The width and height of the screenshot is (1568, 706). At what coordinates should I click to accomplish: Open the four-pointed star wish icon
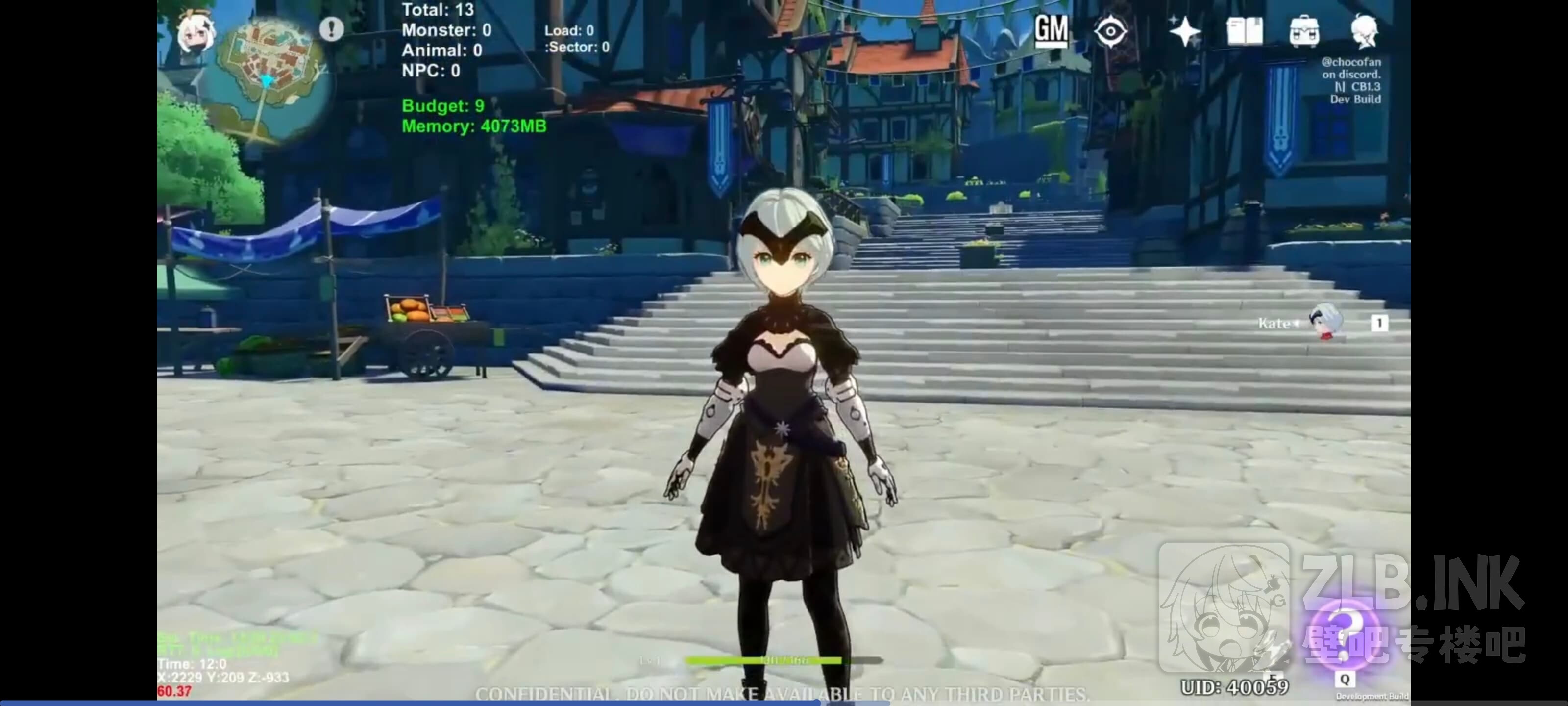(x=1184, y=31)
